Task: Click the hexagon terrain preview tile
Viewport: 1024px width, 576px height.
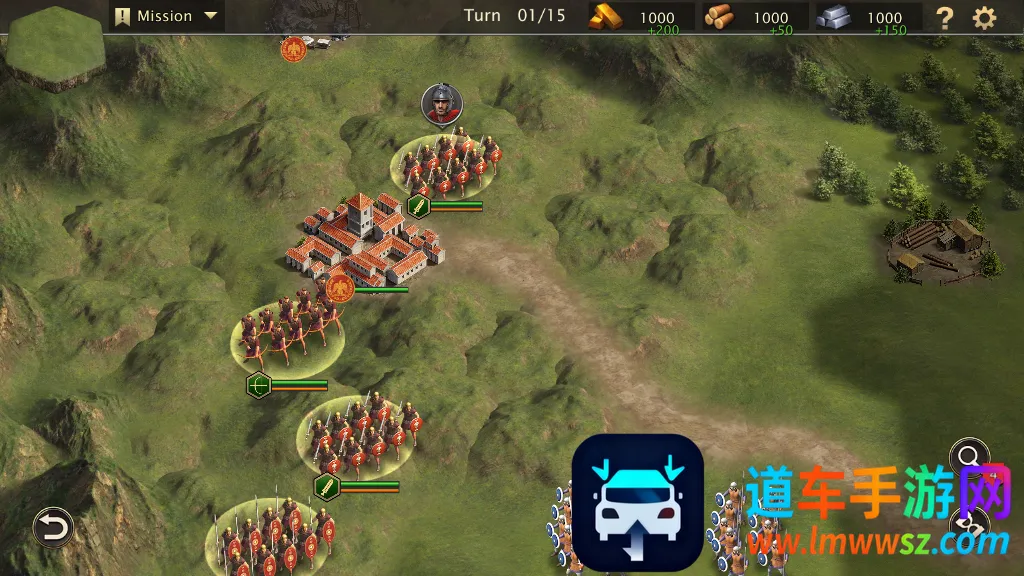Action: pos(55,48)
